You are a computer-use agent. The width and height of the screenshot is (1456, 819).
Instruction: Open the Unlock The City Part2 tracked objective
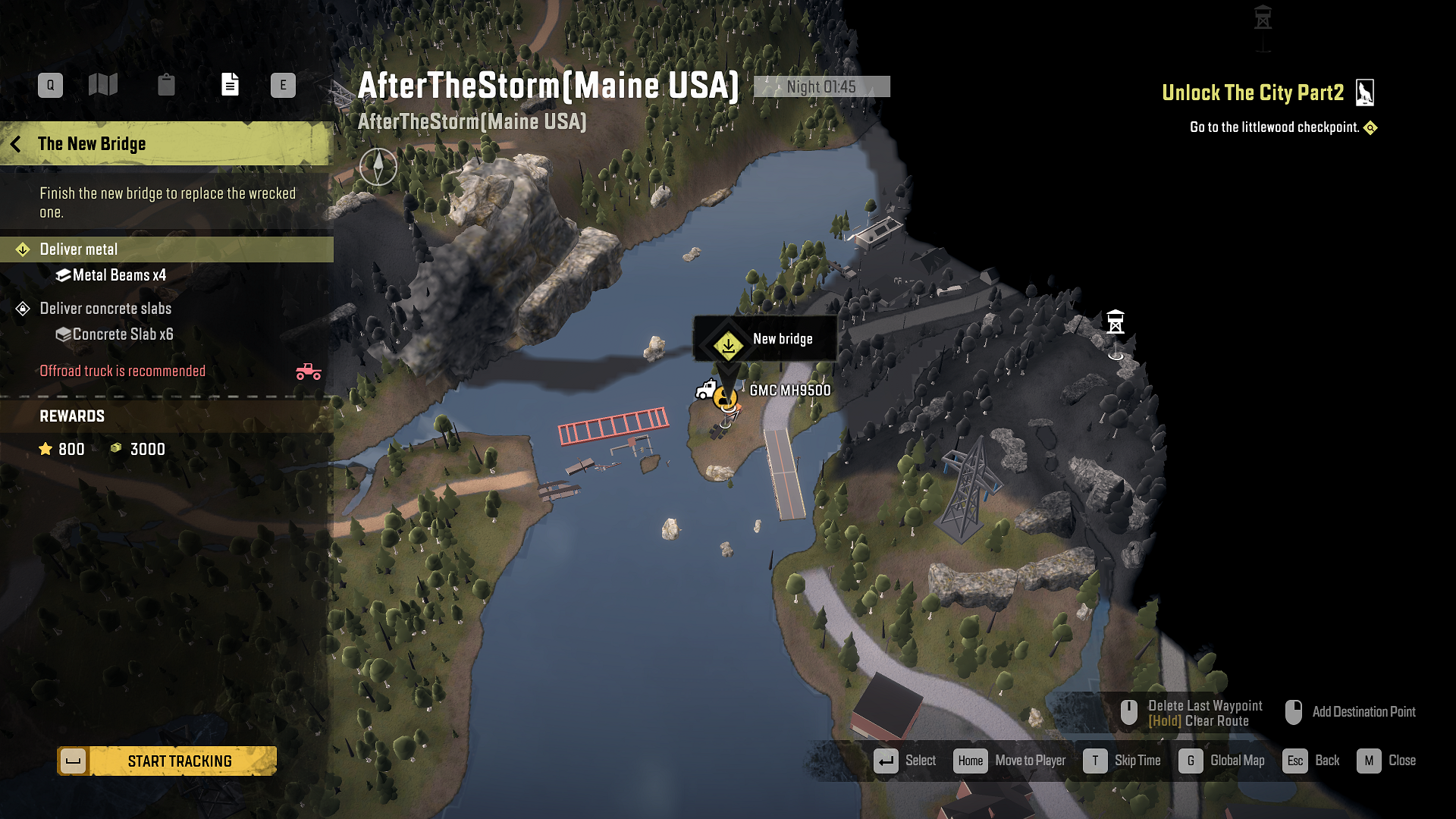tap(1253, 93)
